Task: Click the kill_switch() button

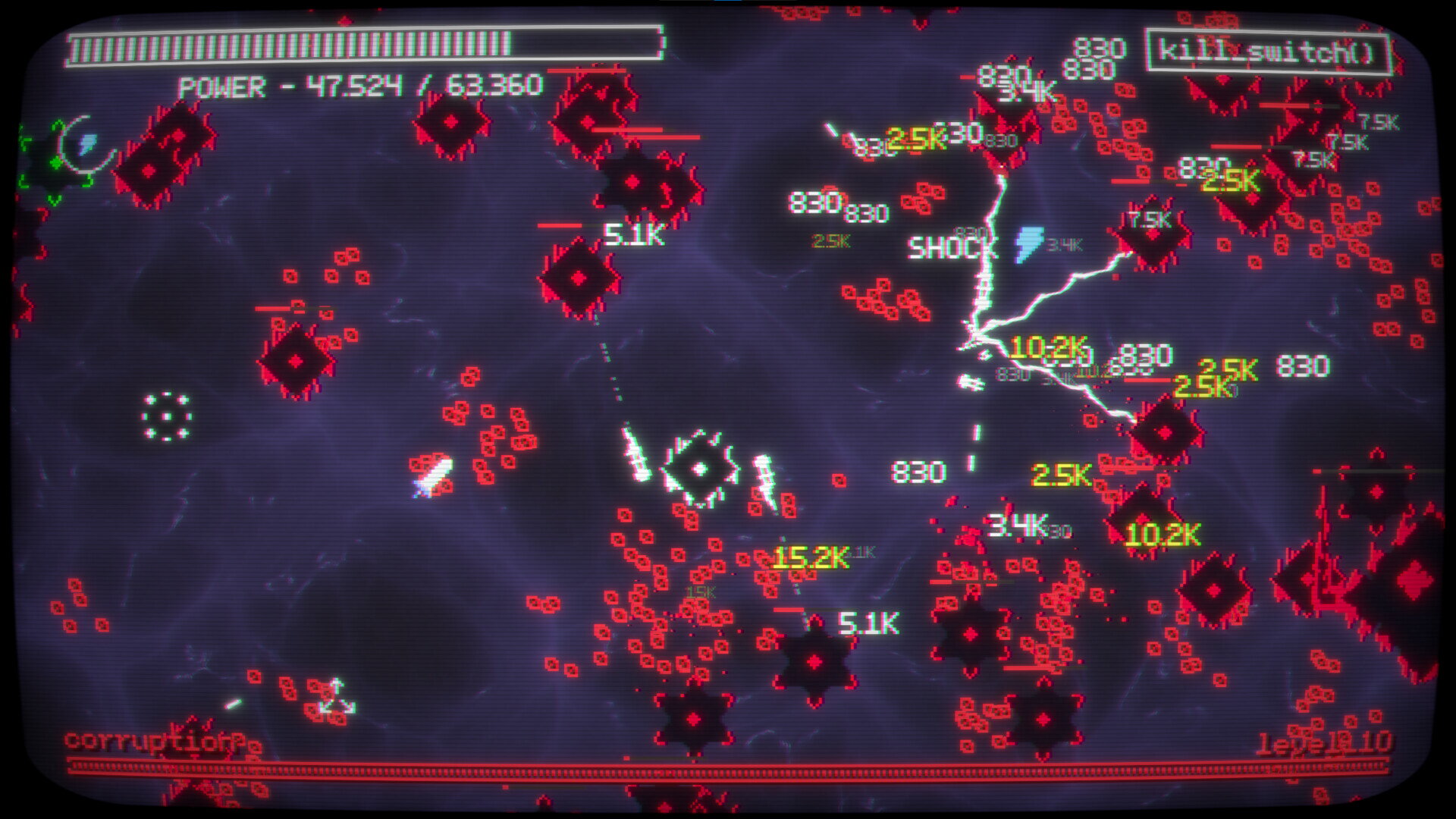Action: point(1267,52)
